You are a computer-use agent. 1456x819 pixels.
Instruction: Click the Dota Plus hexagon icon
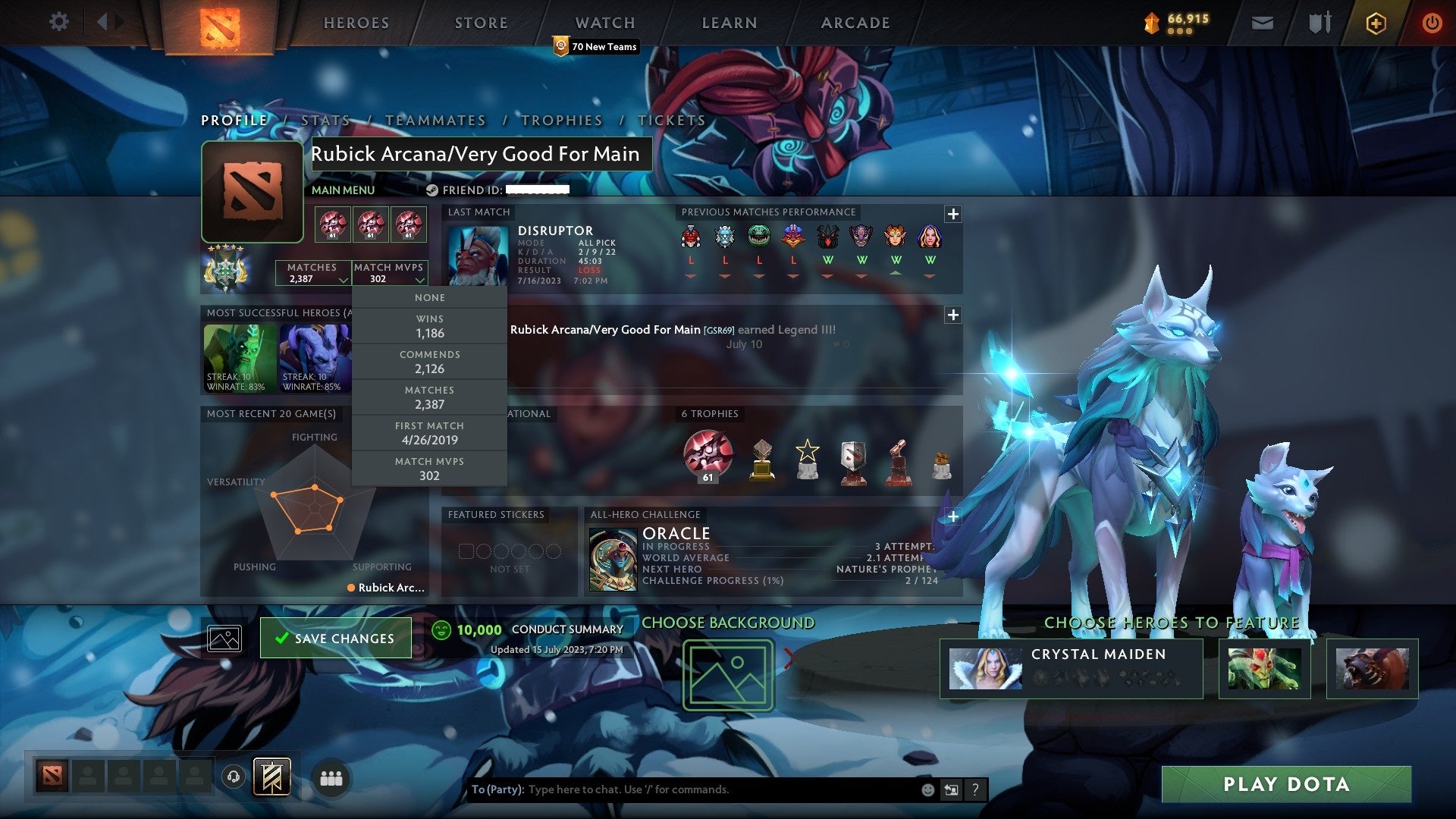(1375, 23)
